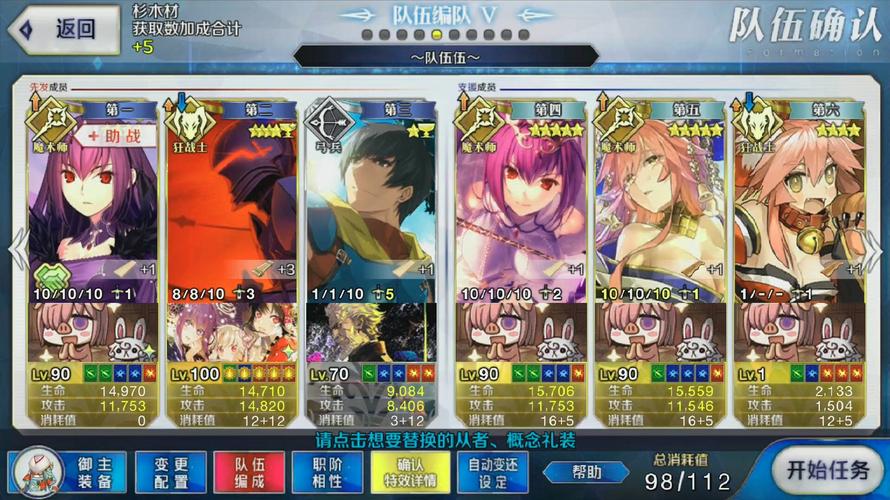The image size is (890, 500).
Task: Show 职阶相性 class affinity chart
Action: [x=327, y=472]
